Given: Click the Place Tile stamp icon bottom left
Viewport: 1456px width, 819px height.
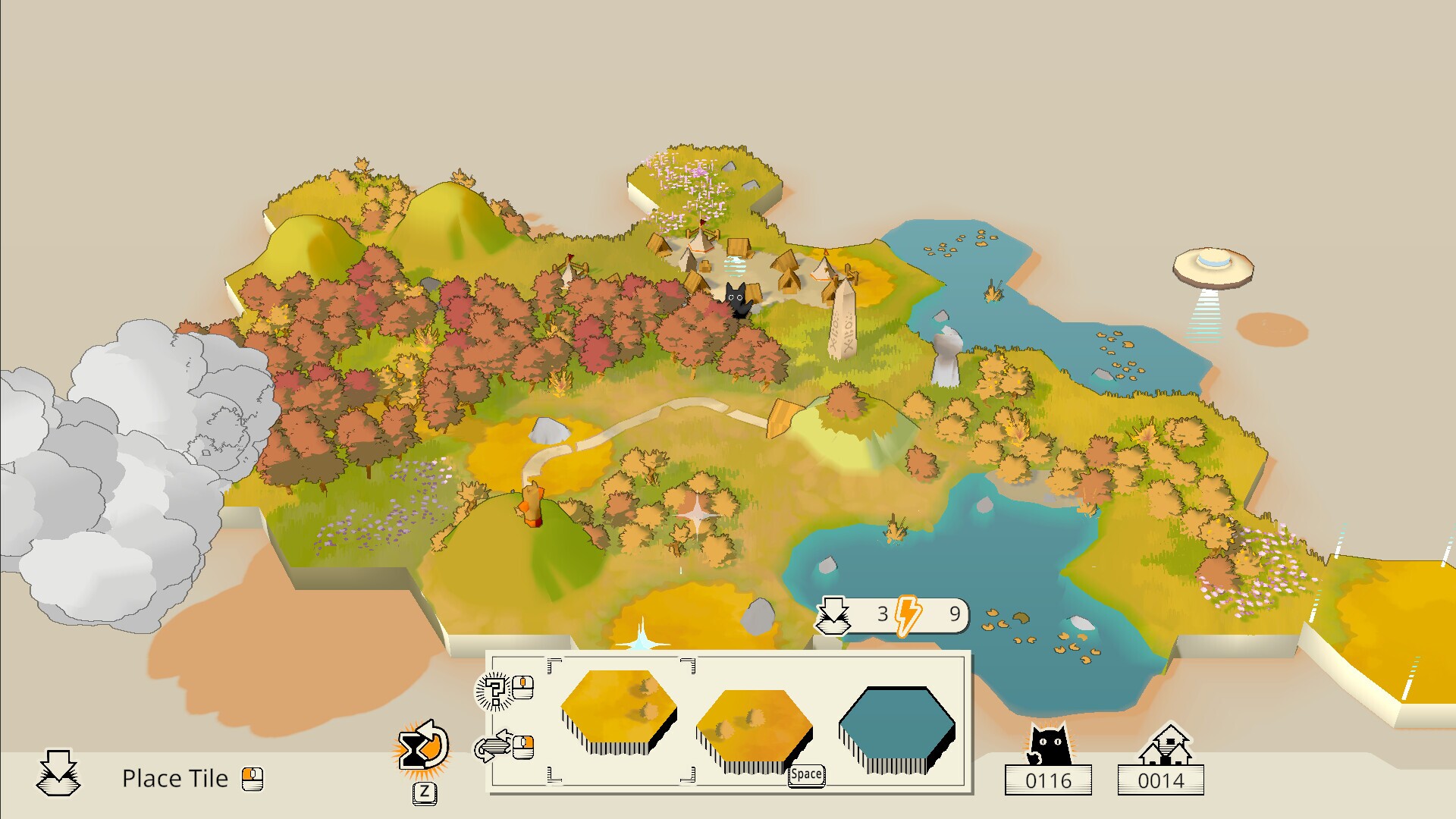Looking at the screenshot, I should (58, 776).
